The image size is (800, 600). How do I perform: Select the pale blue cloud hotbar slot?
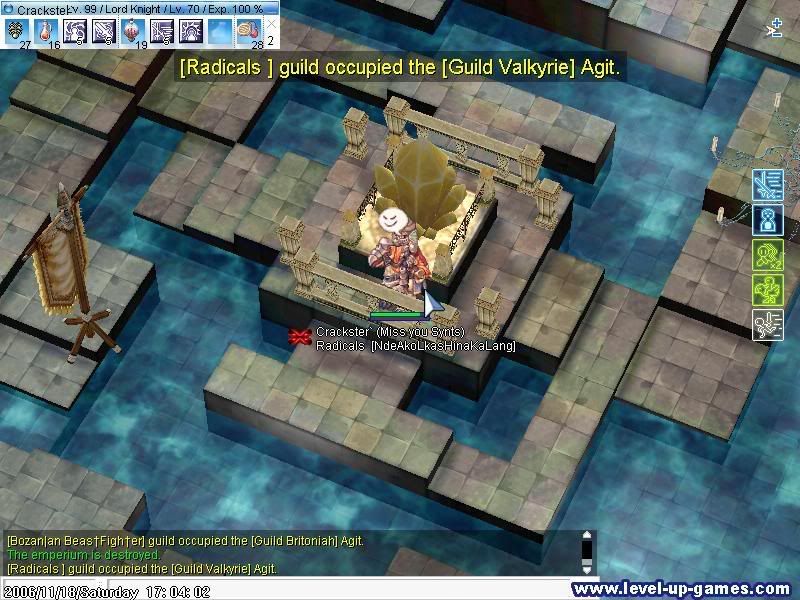220,31
